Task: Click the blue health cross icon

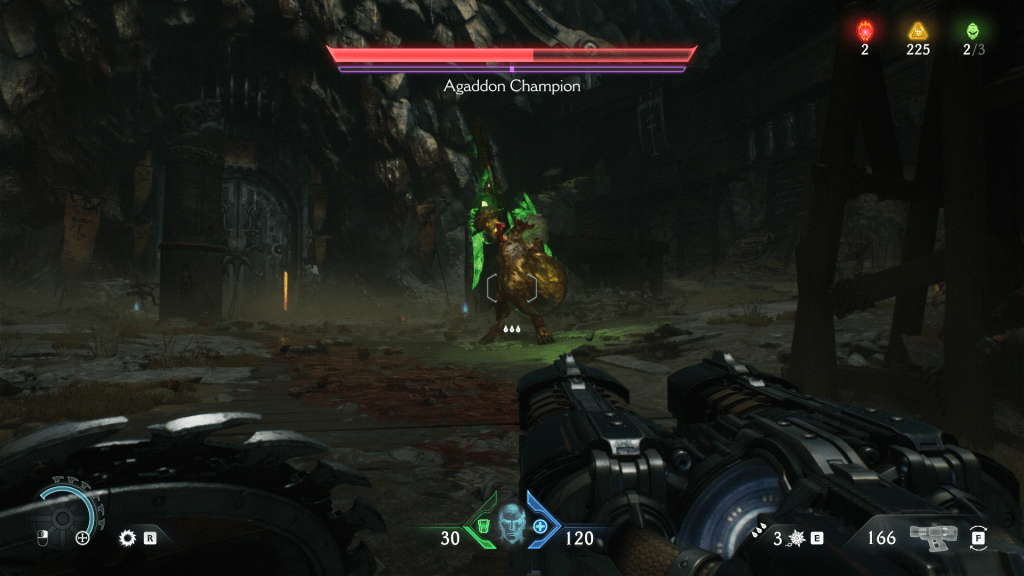Action: [x=541, y=525]
